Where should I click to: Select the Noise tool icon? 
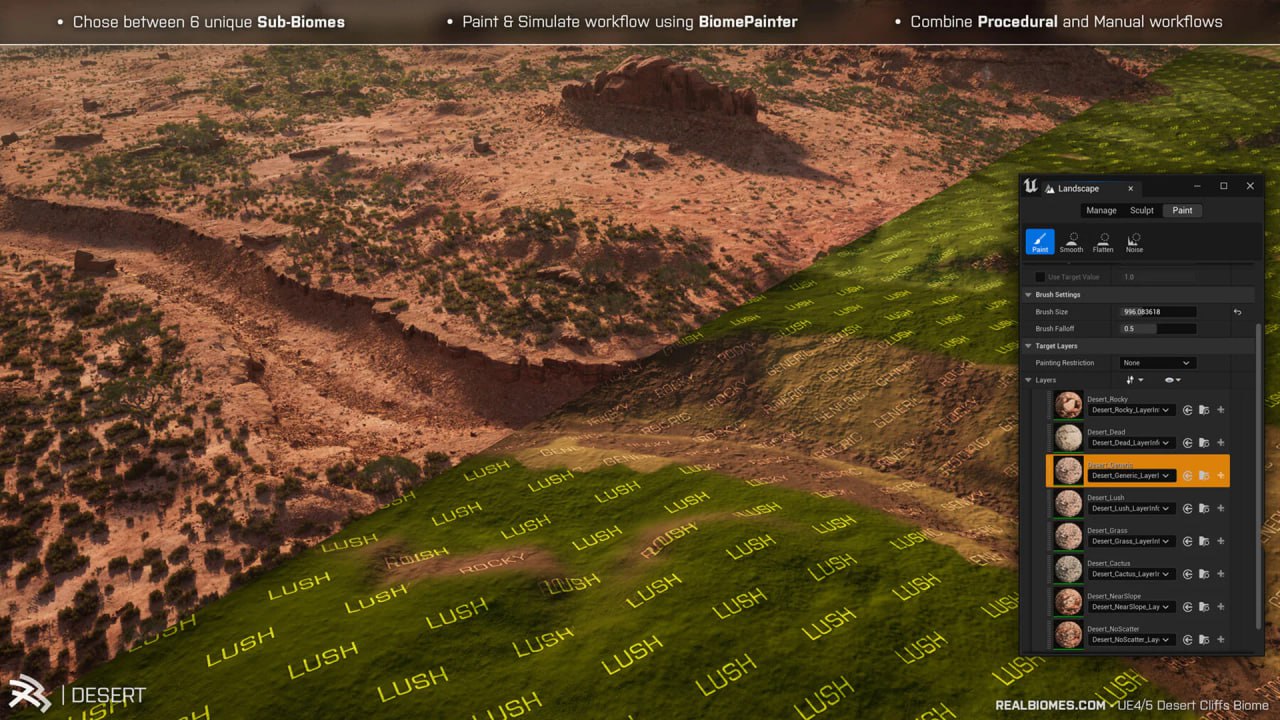1134,242
